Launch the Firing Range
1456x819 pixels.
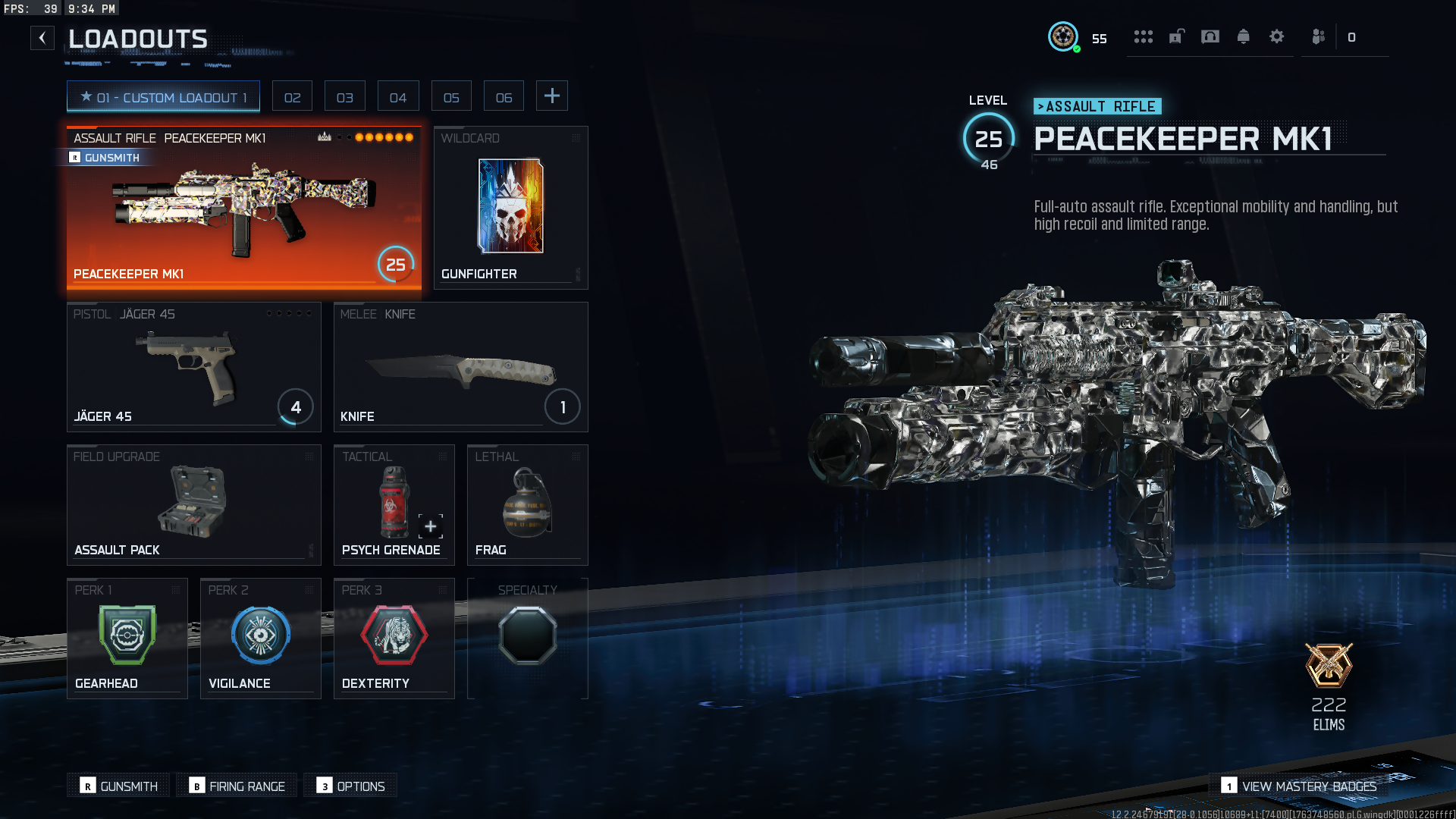(x=238, y=786)
